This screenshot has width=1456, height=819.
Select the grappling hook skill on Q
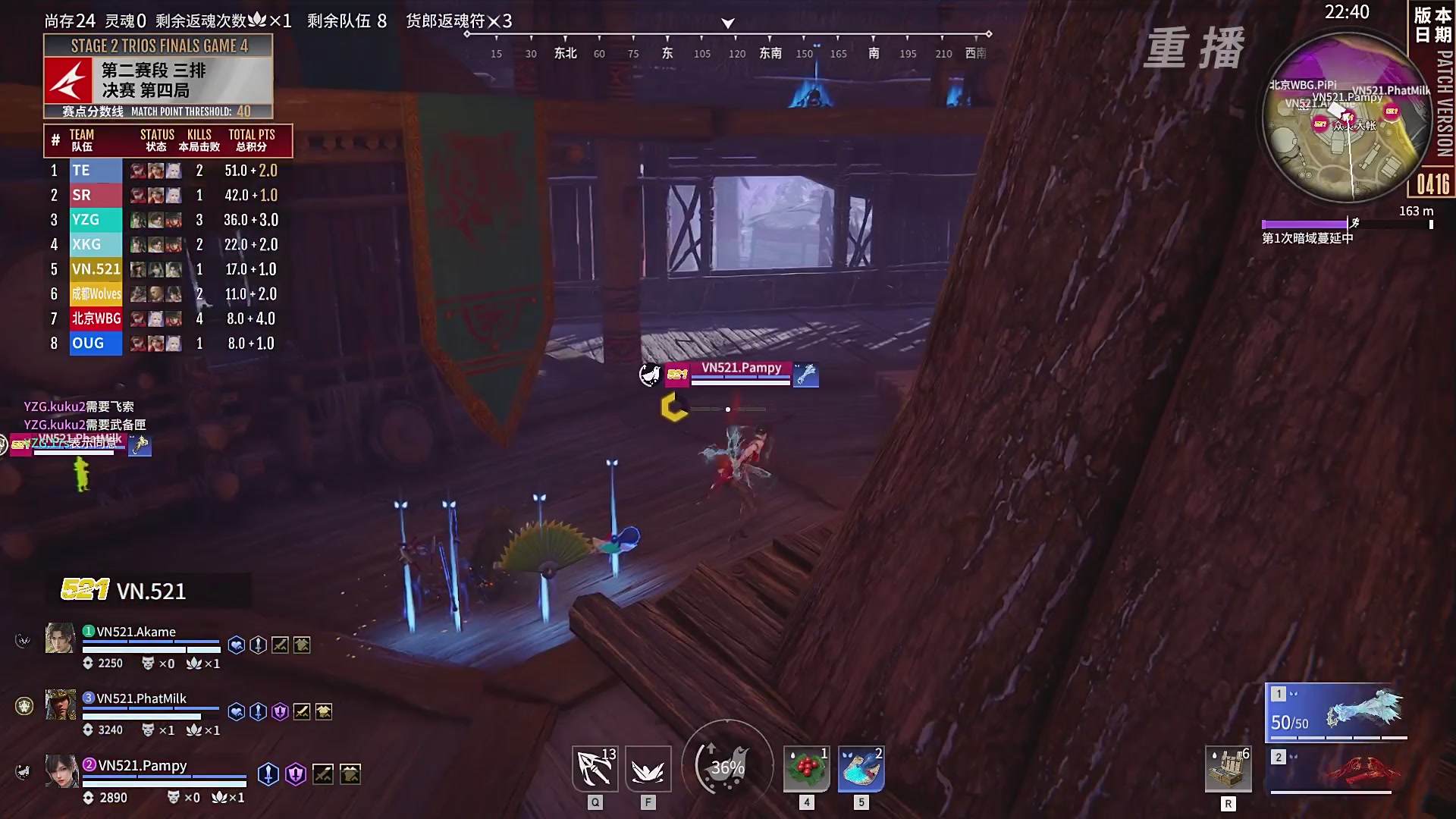[595, 768]
